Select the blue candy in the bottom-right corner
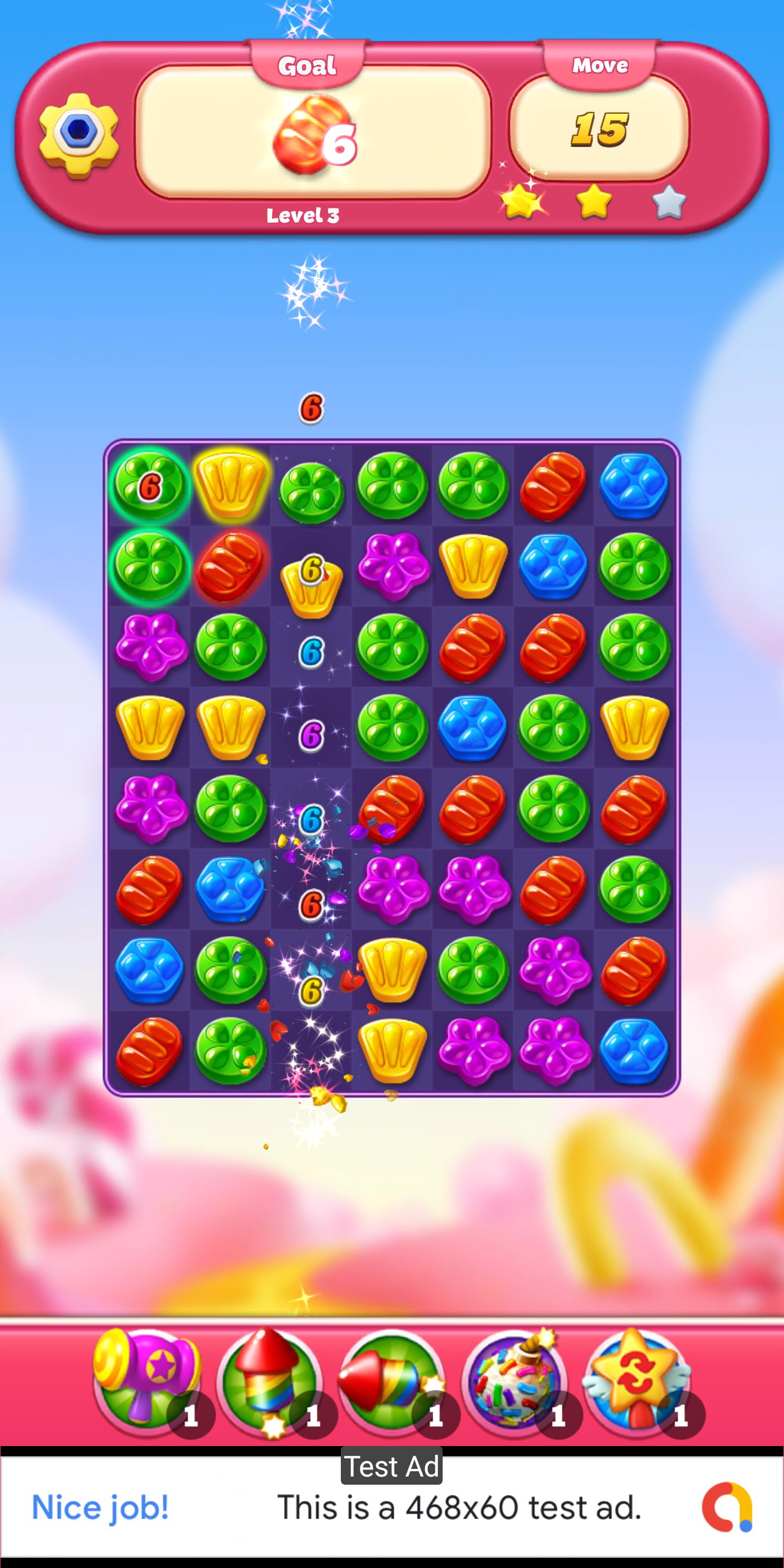Viewport: 784px width, 1568px height. [634, 1051]
